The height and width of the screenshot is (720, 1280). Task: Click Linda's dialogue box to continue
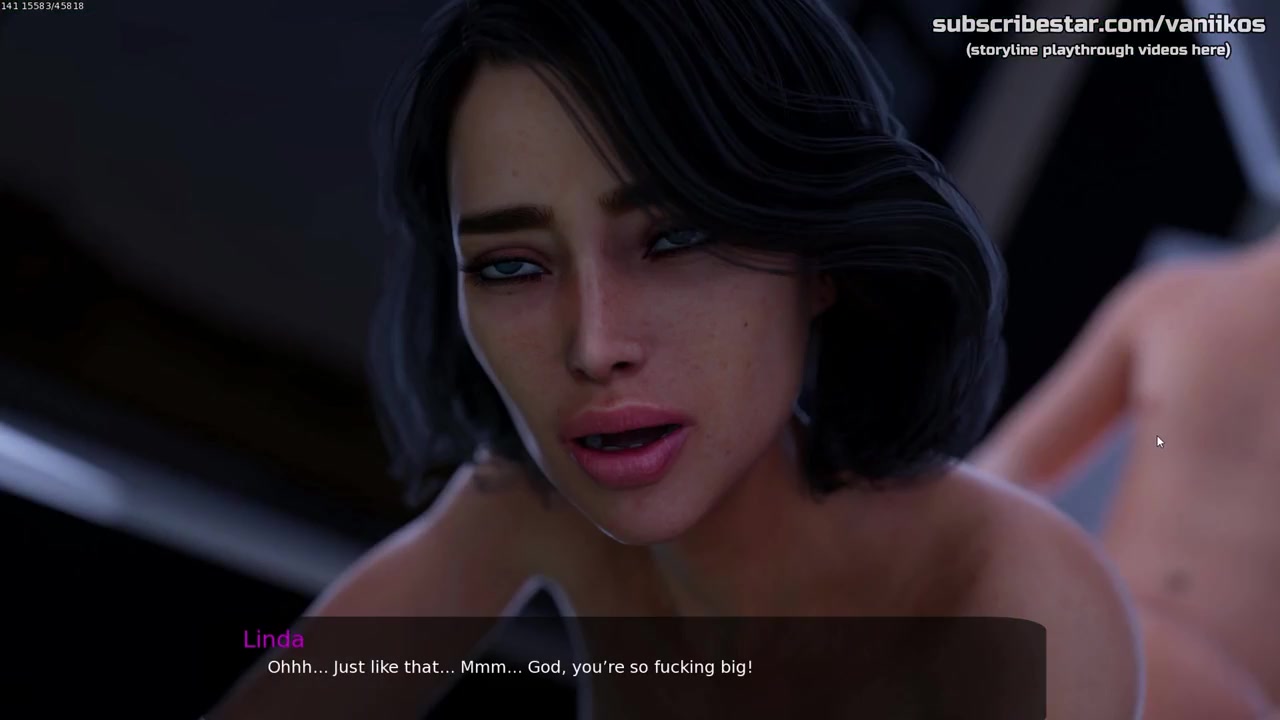(640, 667)
